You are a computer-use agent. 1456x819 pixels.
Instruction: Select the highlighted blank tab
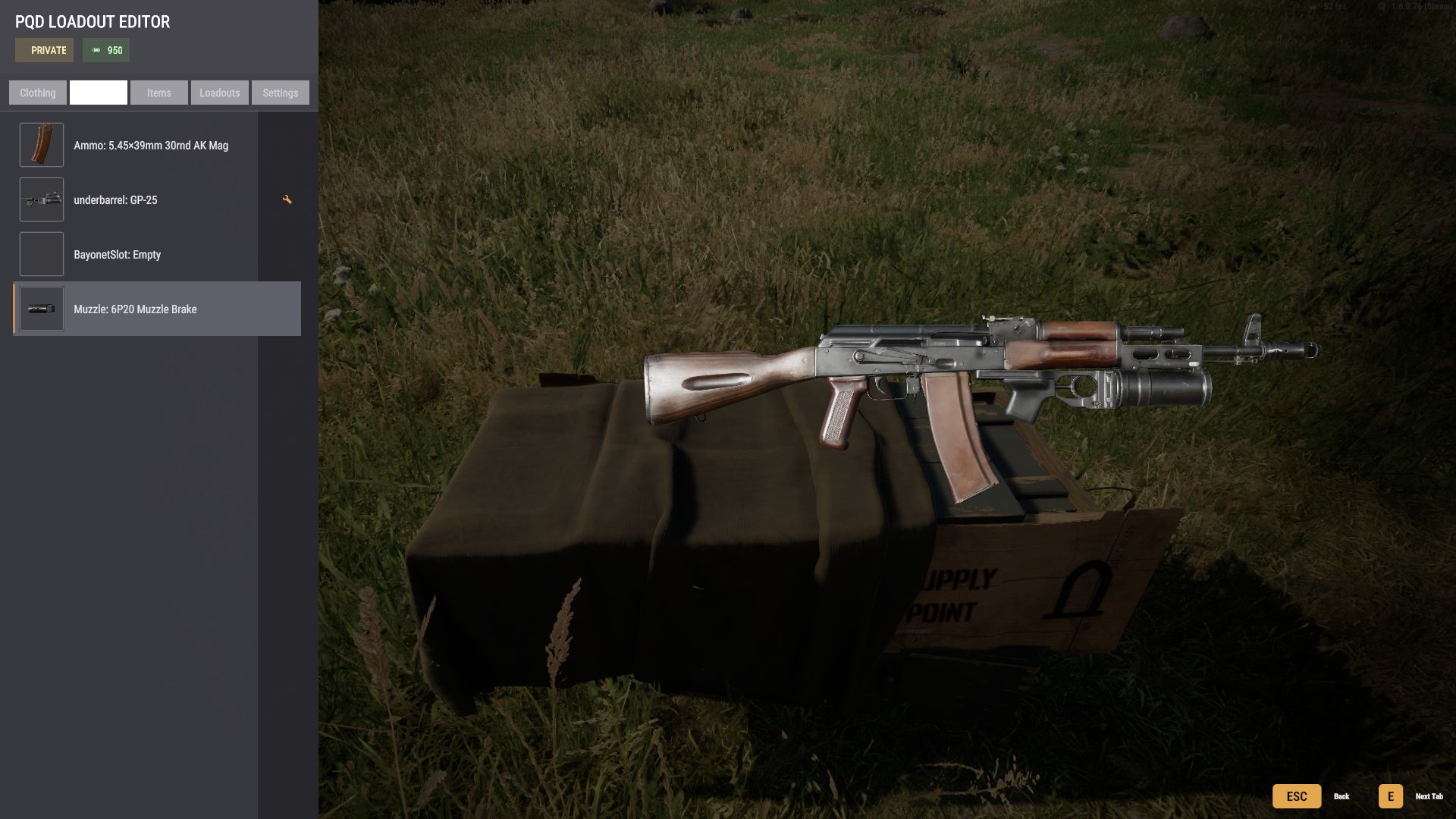tap(99, 93)
